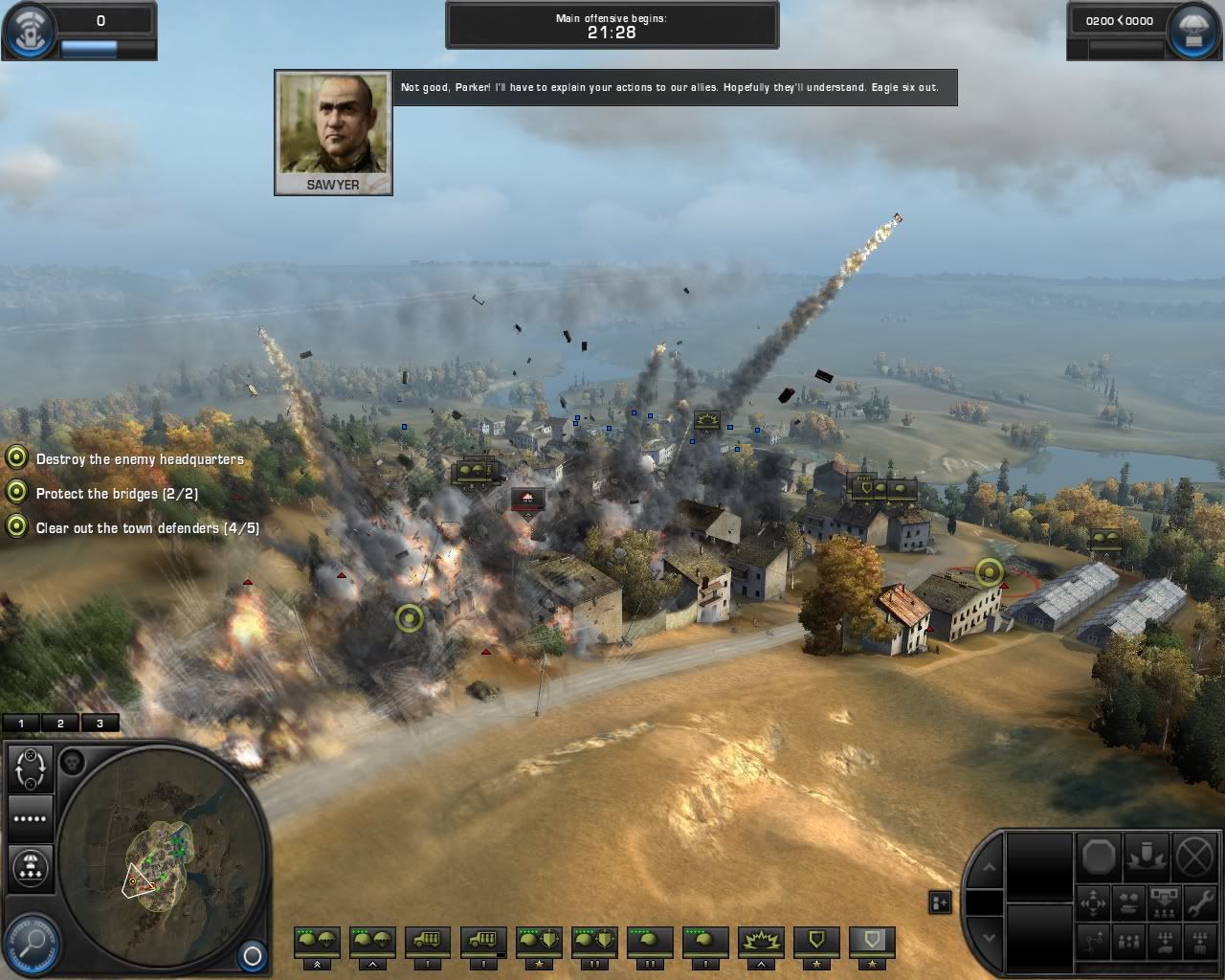
Task: Select the grayed-out shield unit at far right
Action: (x=872, y=943)
